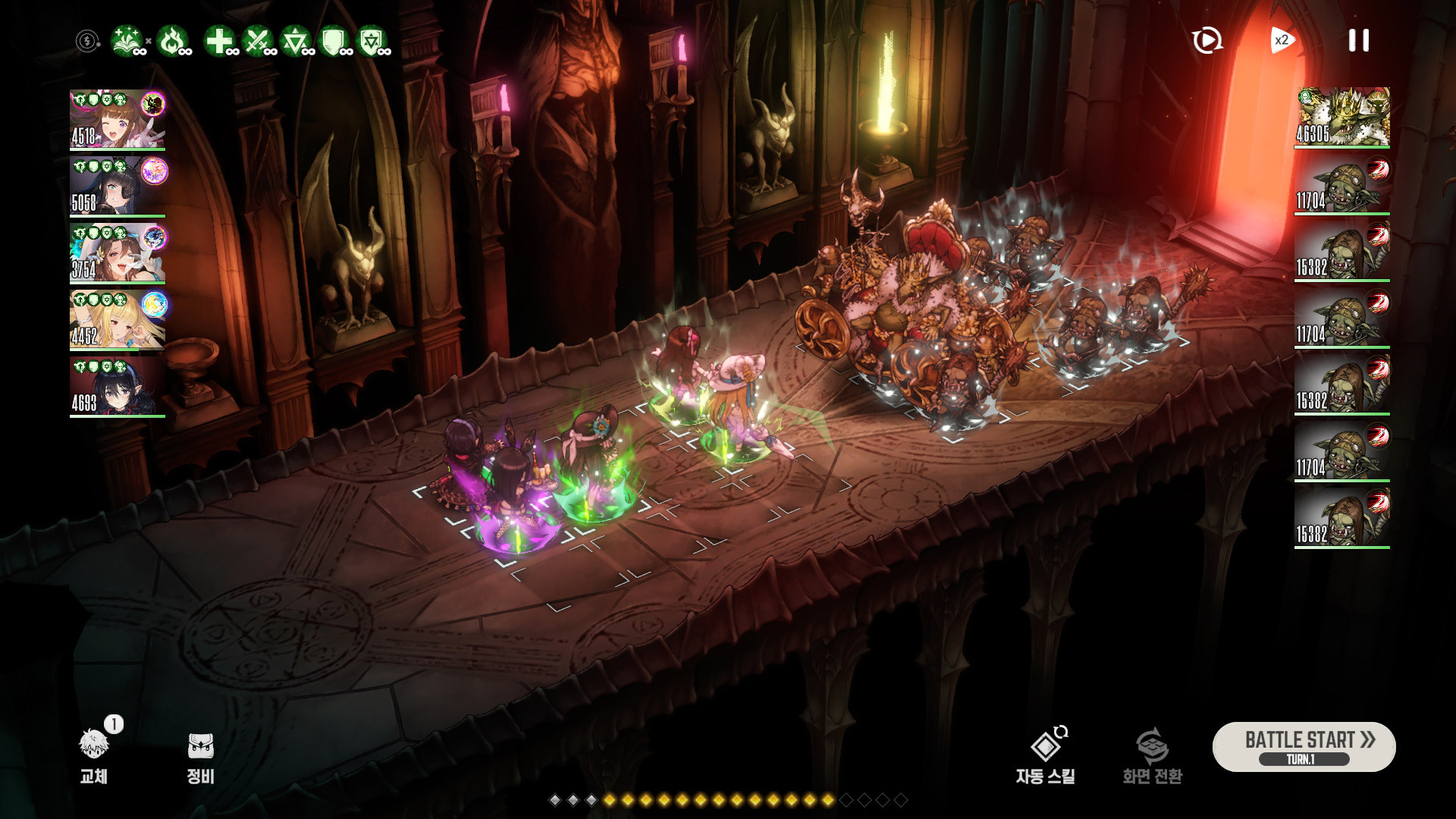Select the goblin king boss portrait 46305
This screenshot has width=1456, height=819.
(1341, 117)
